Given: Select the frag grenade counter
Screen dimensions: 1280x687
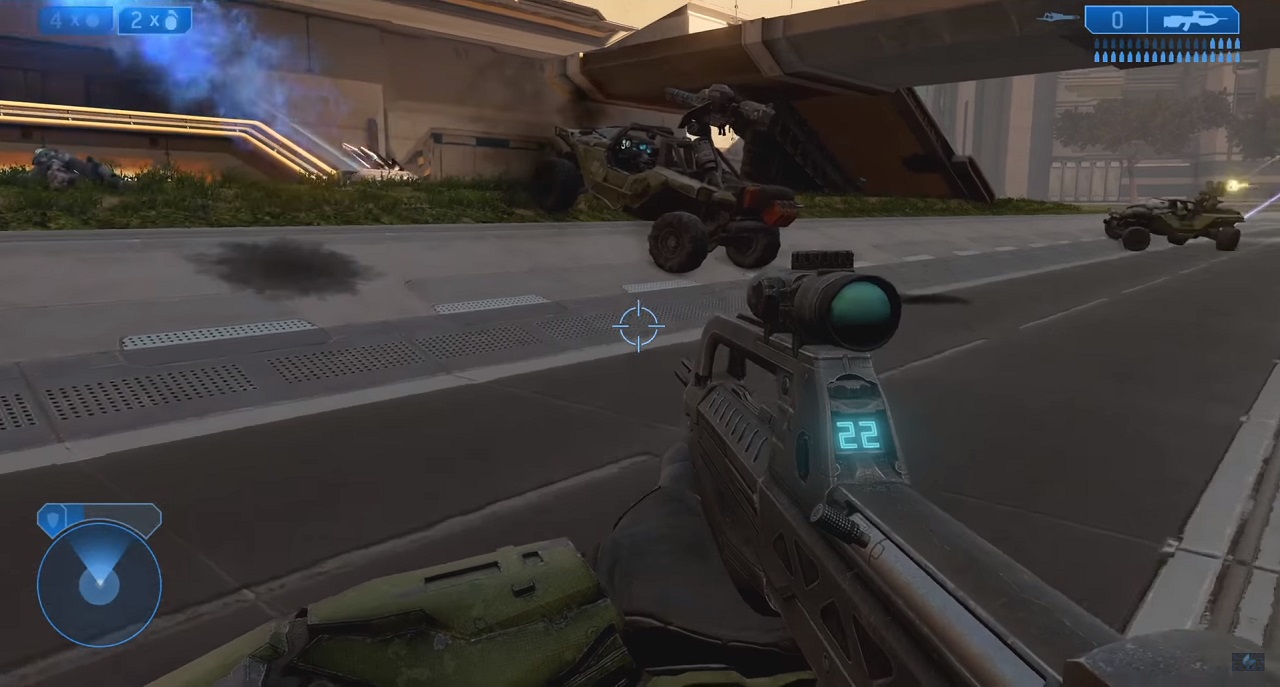Looking at the screenshot, I should point(154,20).
